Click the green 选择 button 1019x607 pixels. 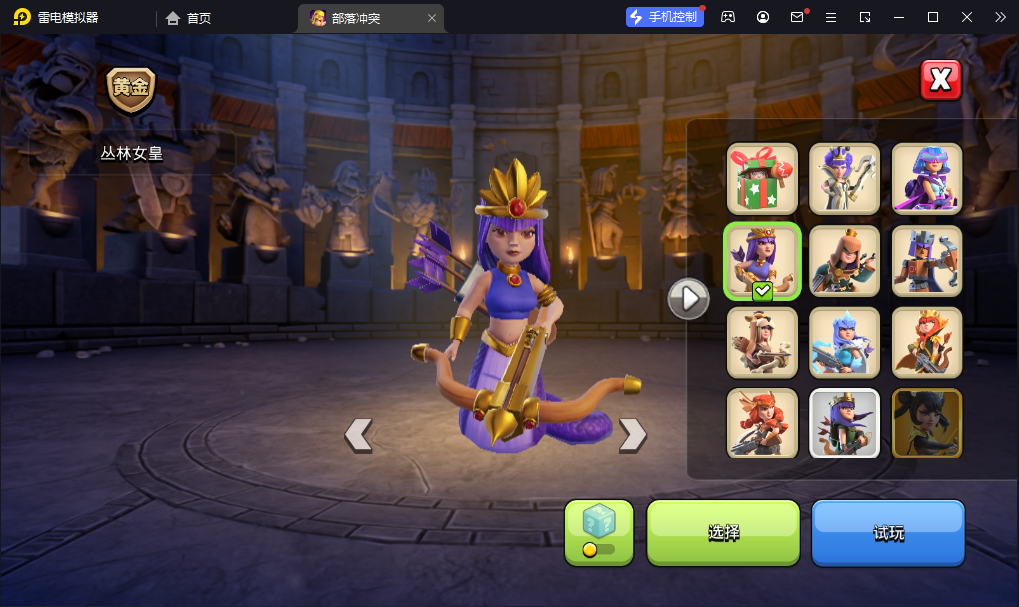point(723,532)
